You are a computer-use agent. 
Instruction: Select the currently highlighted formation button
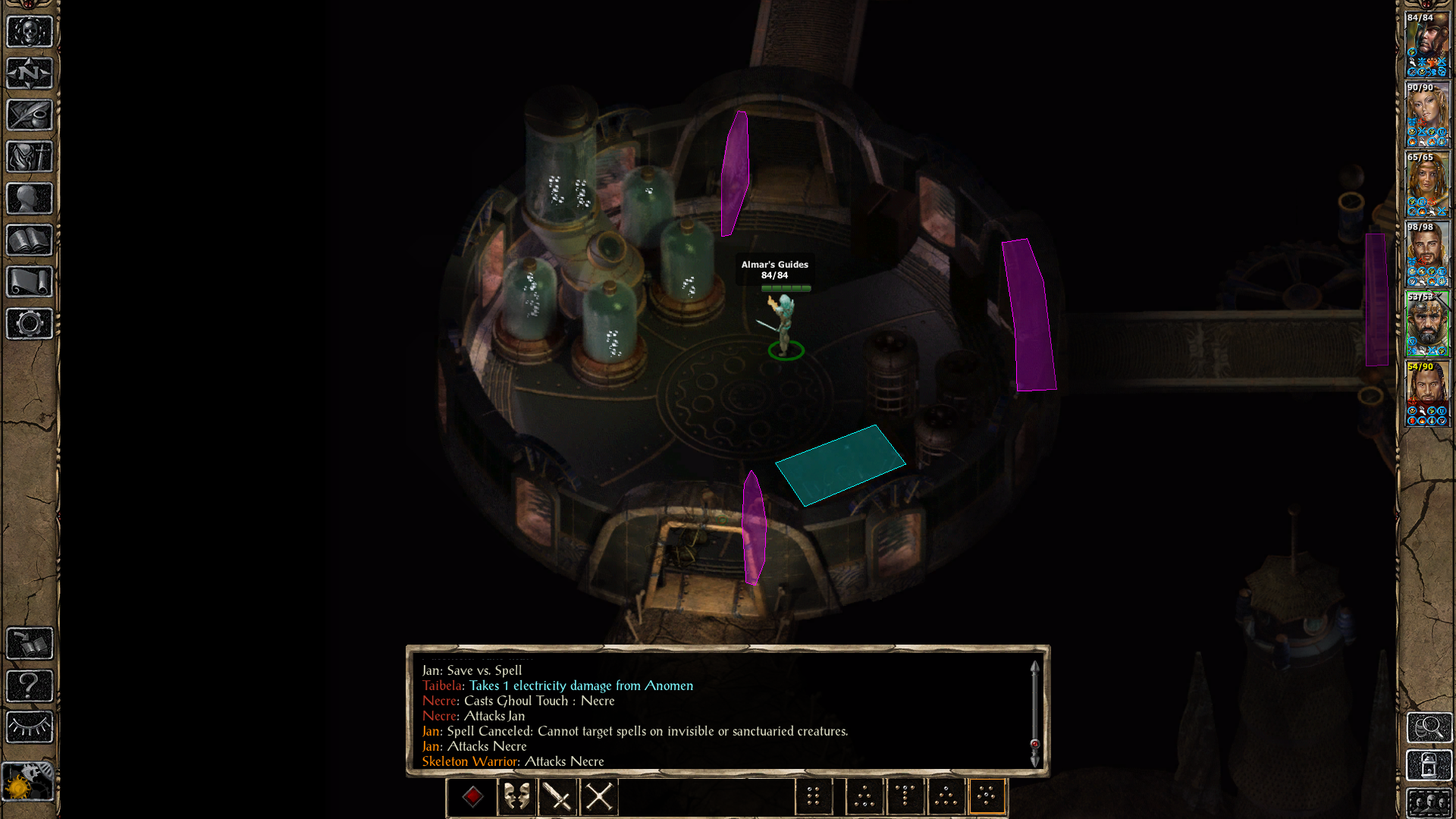click(x=987, y=795)
